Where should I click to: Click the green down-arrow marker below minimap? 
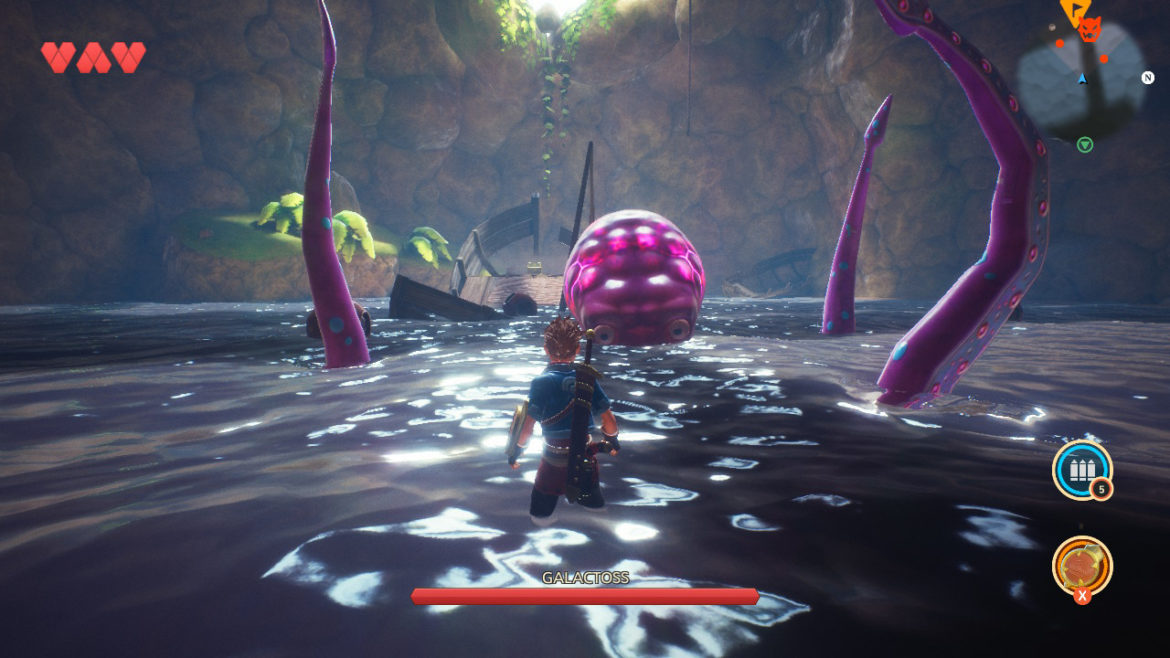pyautogui.click(x=1085, y=145)
